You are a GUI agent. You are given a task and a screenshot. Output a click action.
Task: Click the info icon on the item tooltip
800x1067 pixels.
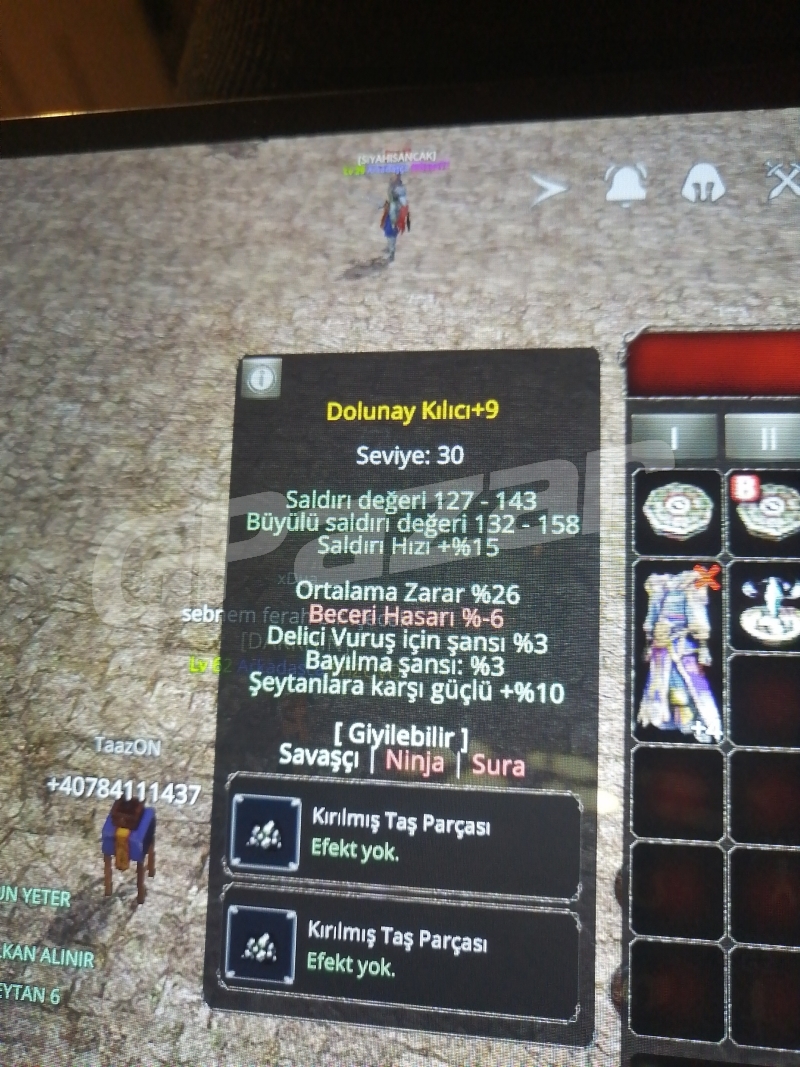(x=262, y=378)
